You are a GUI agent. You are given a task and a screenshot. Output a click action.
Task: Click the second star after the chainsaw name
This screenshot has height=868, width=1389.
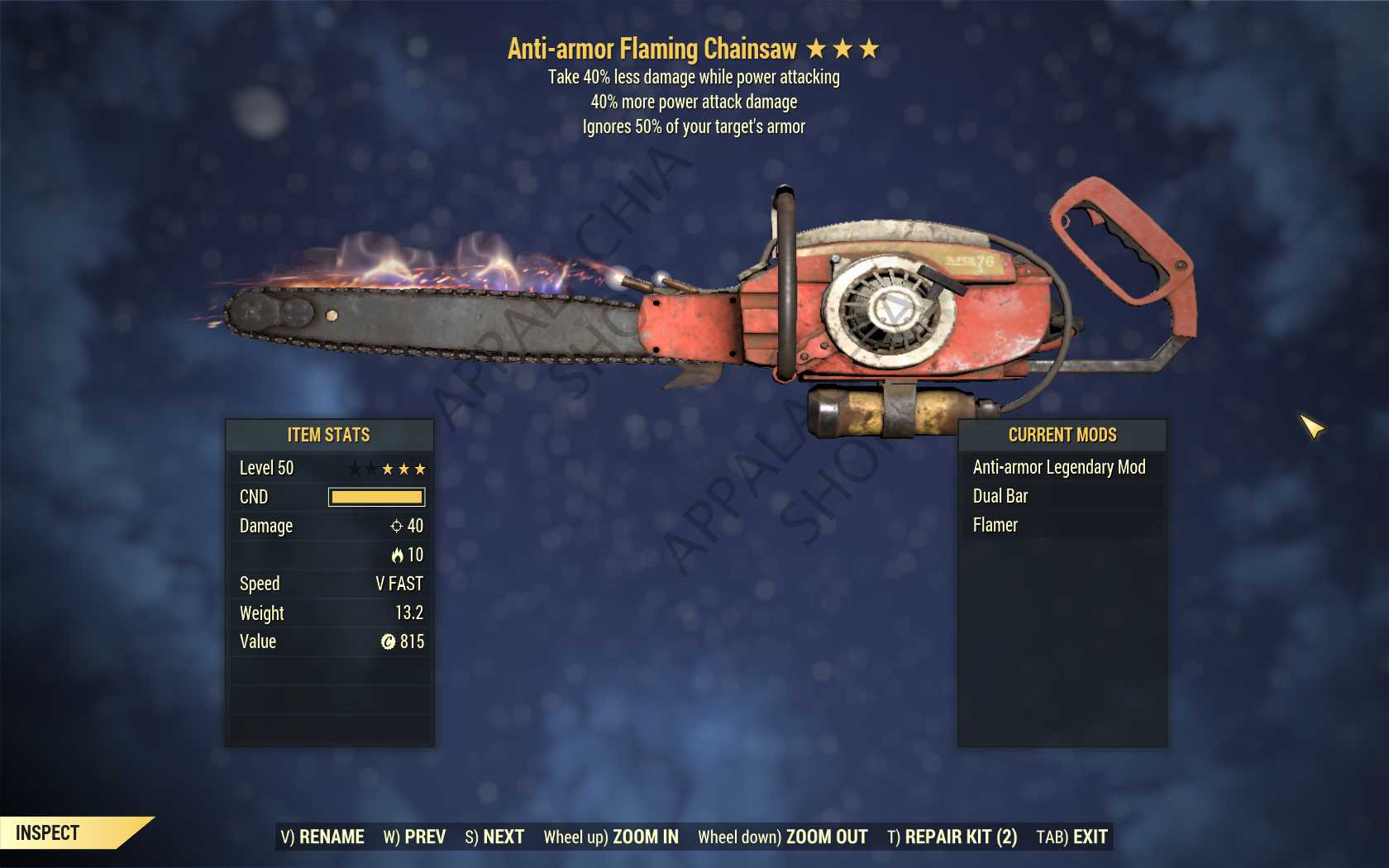coord(844,49)
